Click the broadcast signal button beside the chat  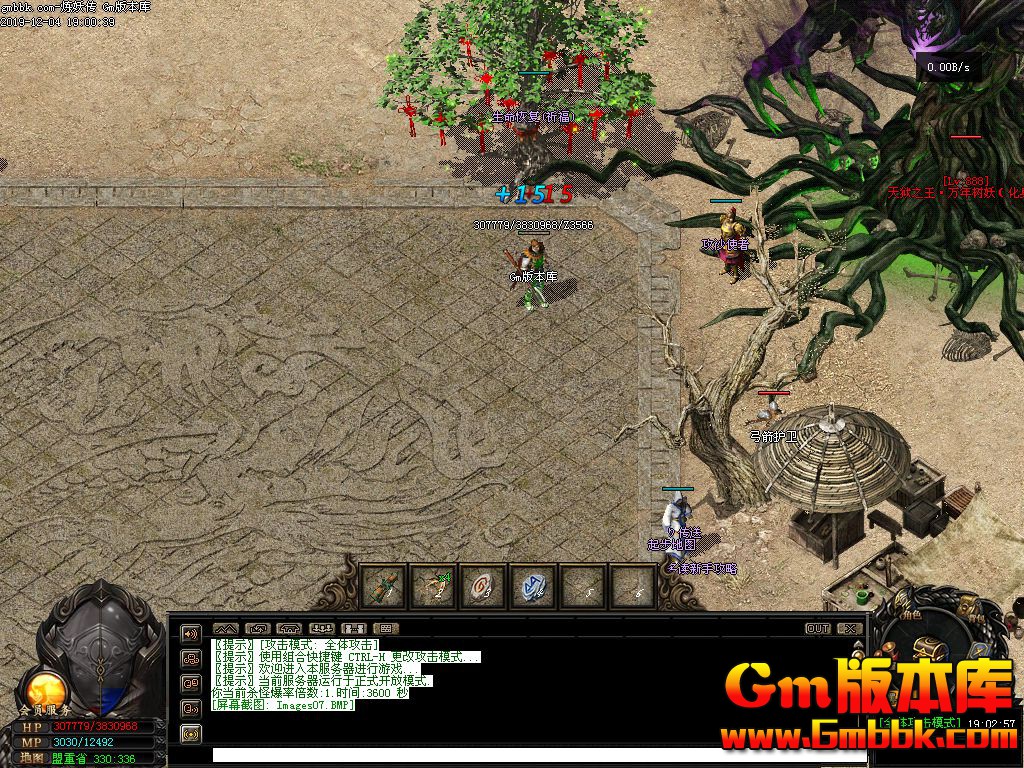click(190, 733)
